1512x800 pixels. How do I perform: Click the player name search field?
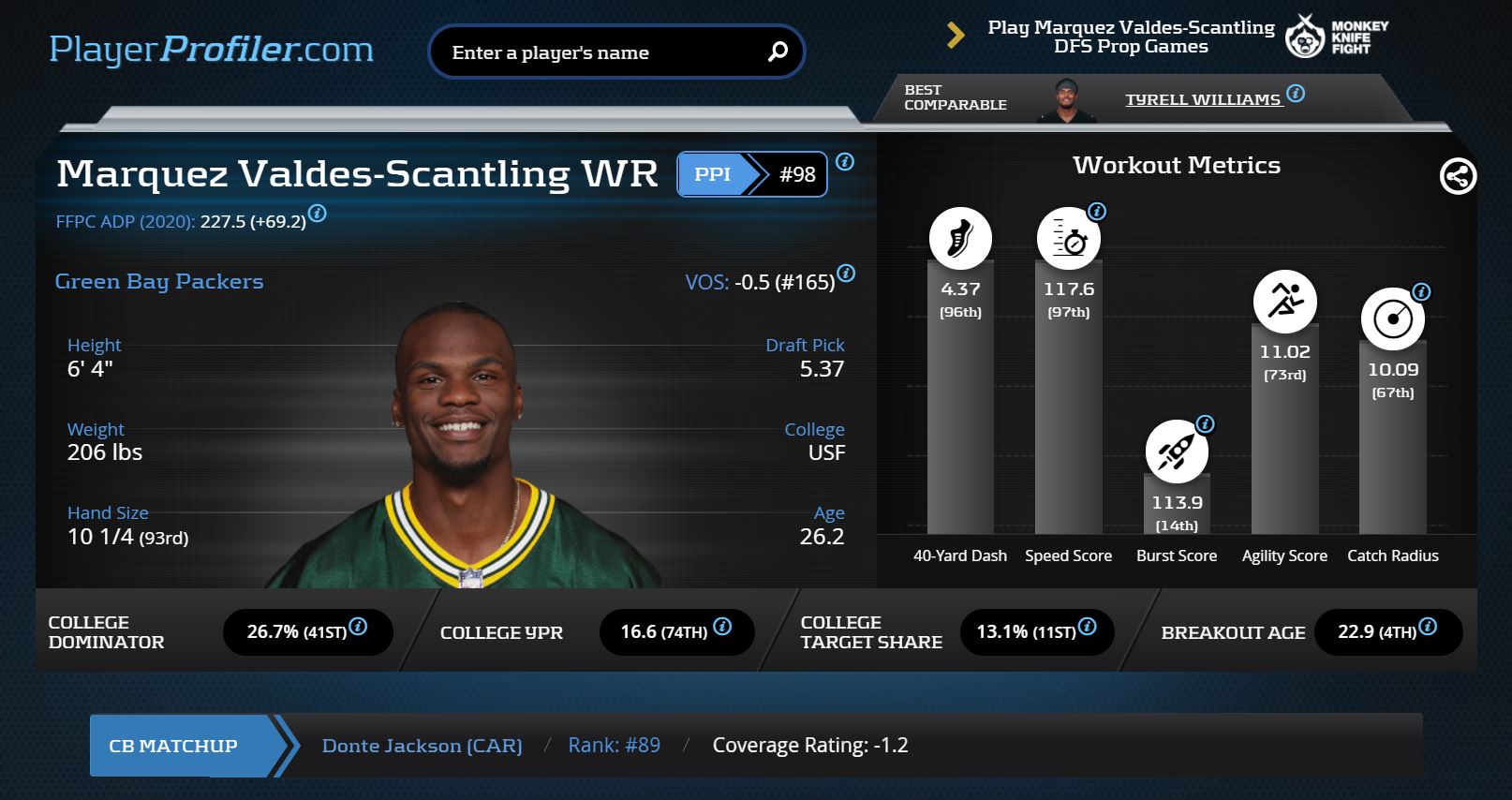pyautogui.click(x=600, y=52)
